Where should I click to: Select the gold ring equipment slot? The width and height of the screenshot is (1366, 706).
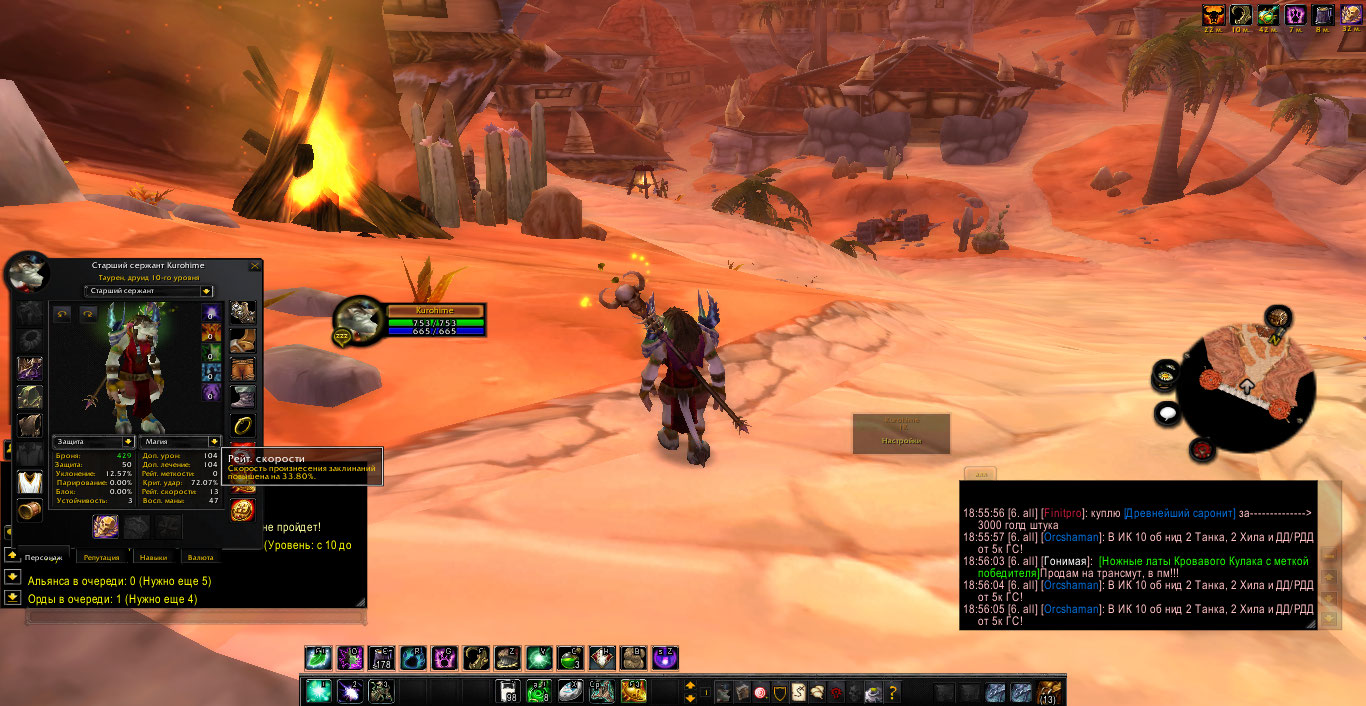[x=242, y=426]
